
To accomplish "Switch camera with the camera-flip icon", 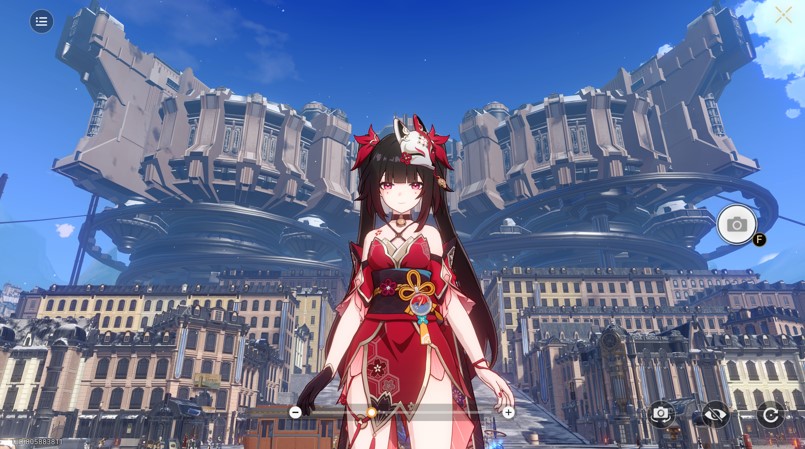I will (660, 413).
